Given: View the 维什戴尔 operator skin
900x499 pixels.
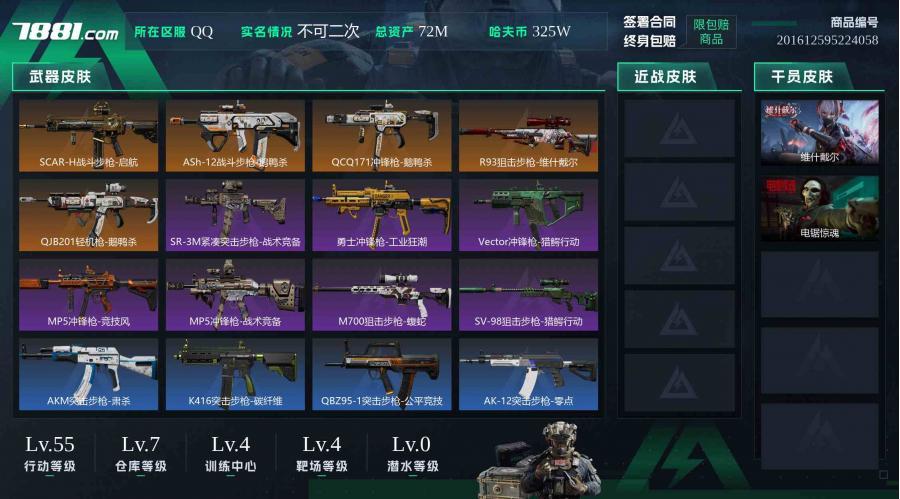Looking at the screenshot, I should 819,132.
